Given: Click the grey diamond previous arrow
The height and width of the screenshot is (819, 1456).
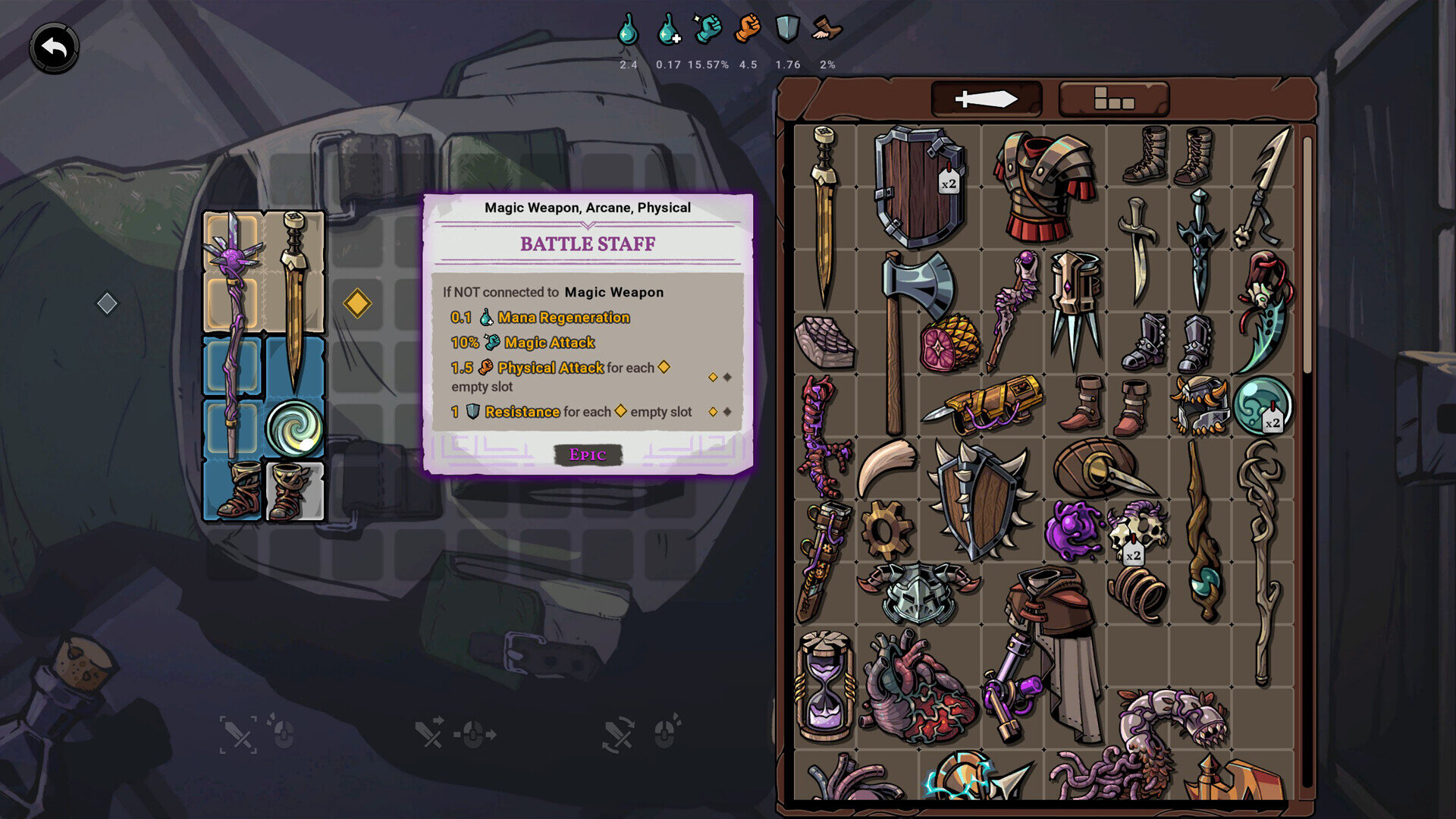Looking at the screenshot, I should (107, 303).
